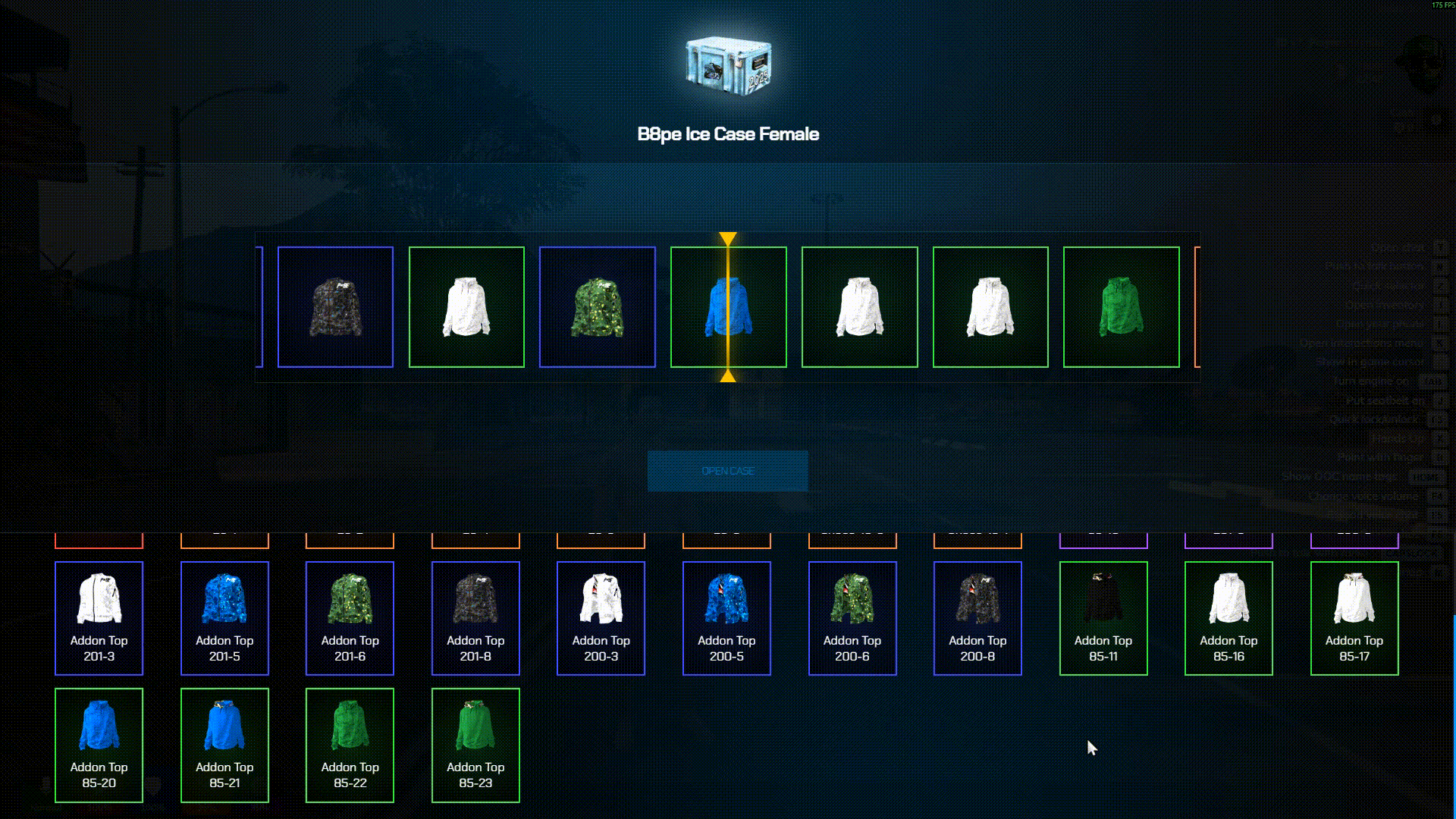Choose Addon Top 200-5 blue jacket
Viewport: 1456px width, 819px height.
(726, 618)
